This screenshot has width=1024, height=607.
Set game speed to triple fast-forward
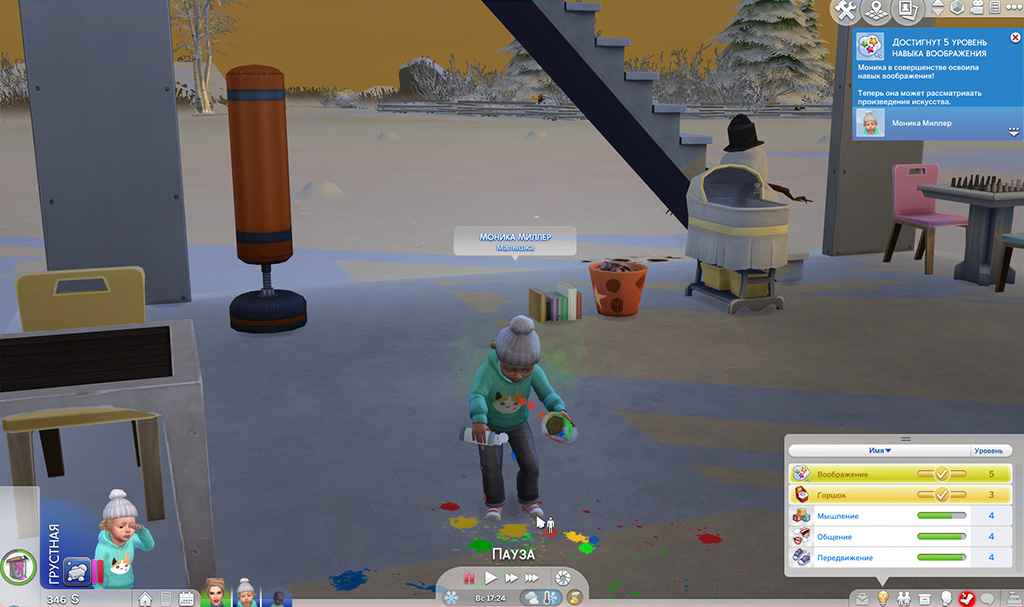534,578
